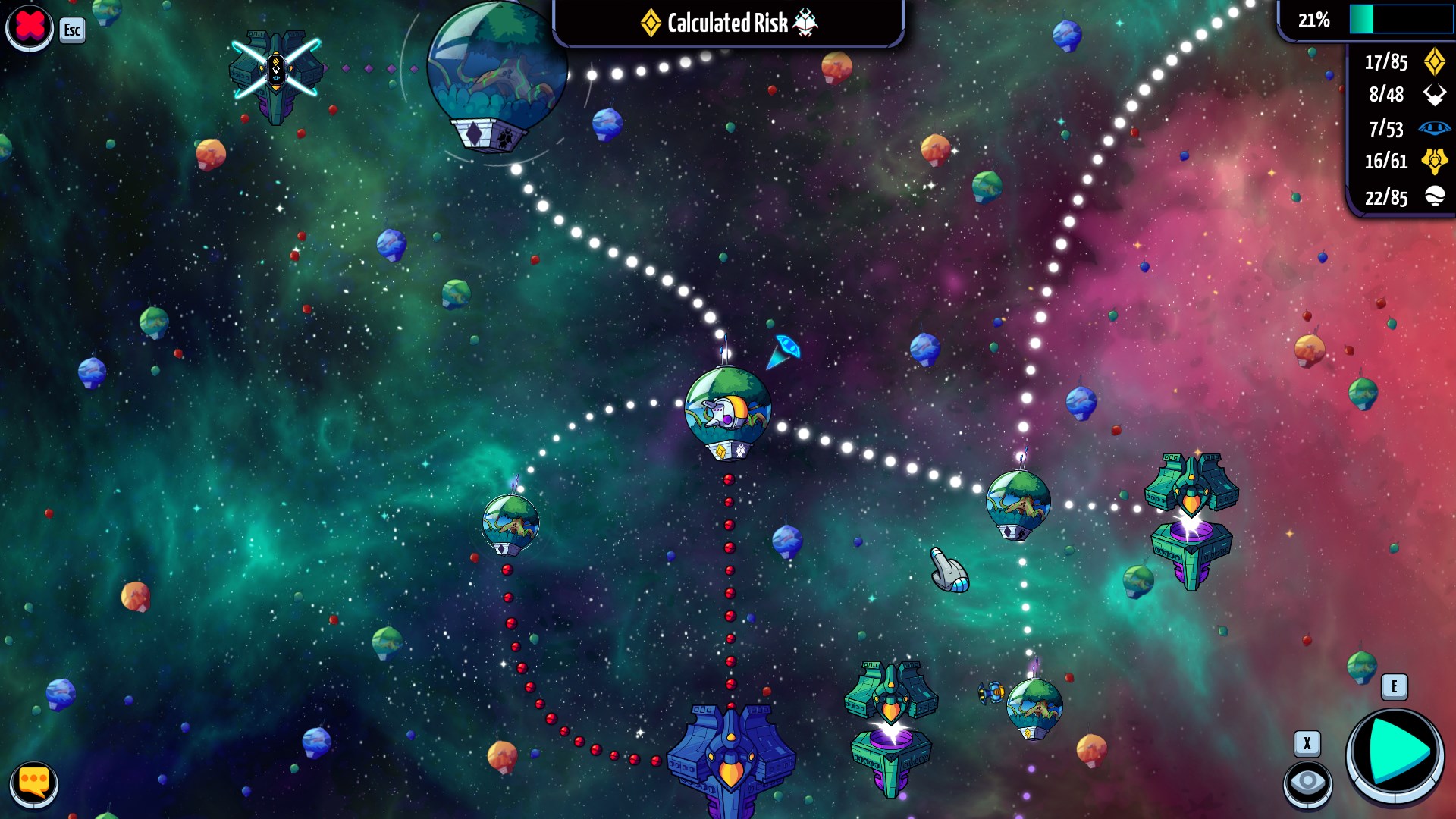Choose the blue starship station node

tap(730, 758)
